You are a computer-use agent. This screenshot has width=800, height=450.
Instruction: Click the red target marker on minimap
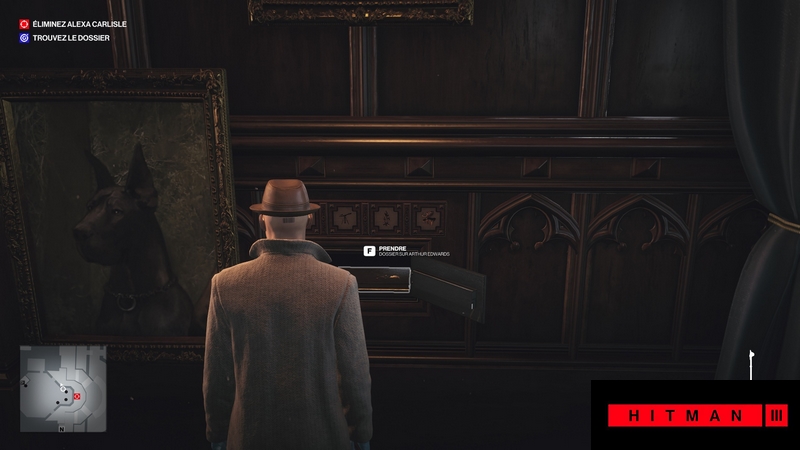pos(77,397)
